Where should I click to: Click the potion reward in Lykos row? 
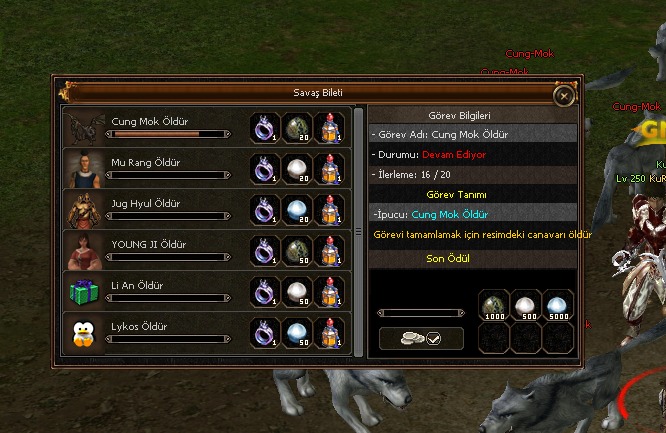[x=329, y=332]
